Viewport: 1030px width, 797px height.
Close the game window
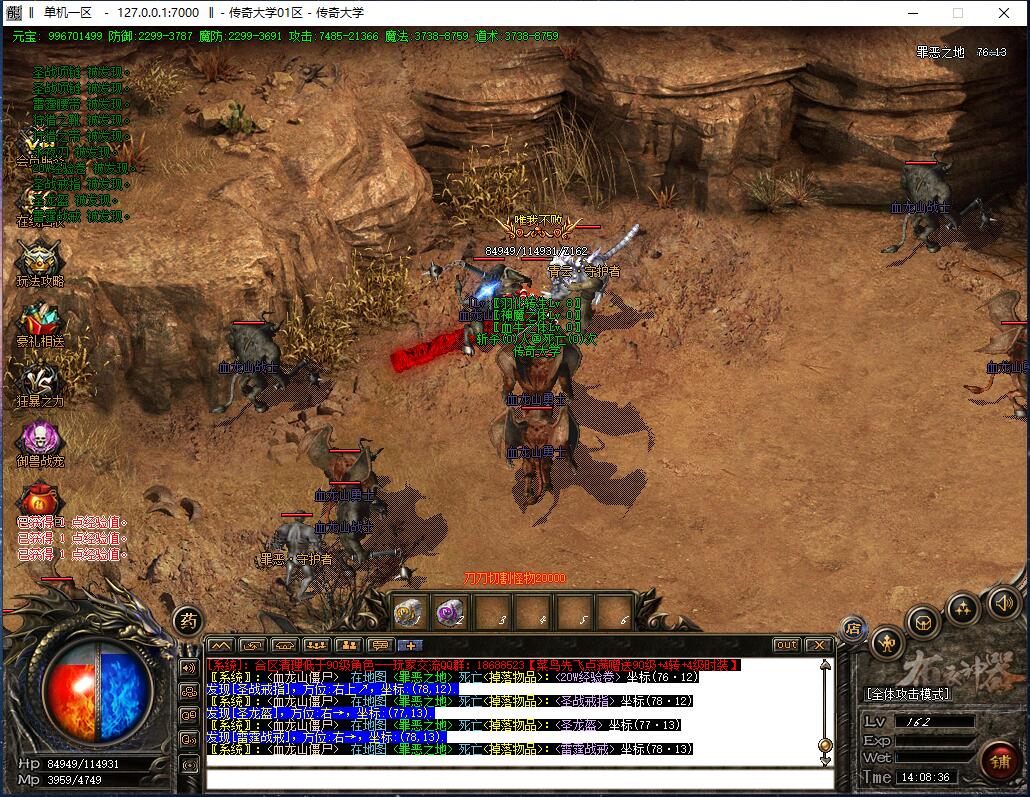coord(1004,13)
